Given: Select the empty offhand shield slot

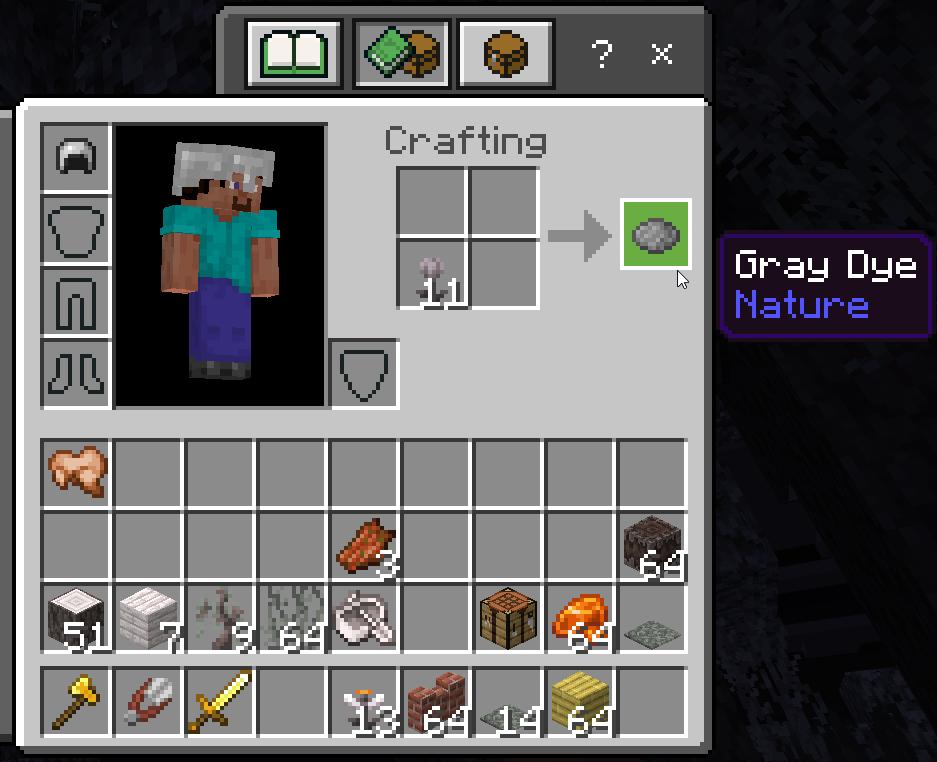Looking at the screenshot, I should coord(364,375).
